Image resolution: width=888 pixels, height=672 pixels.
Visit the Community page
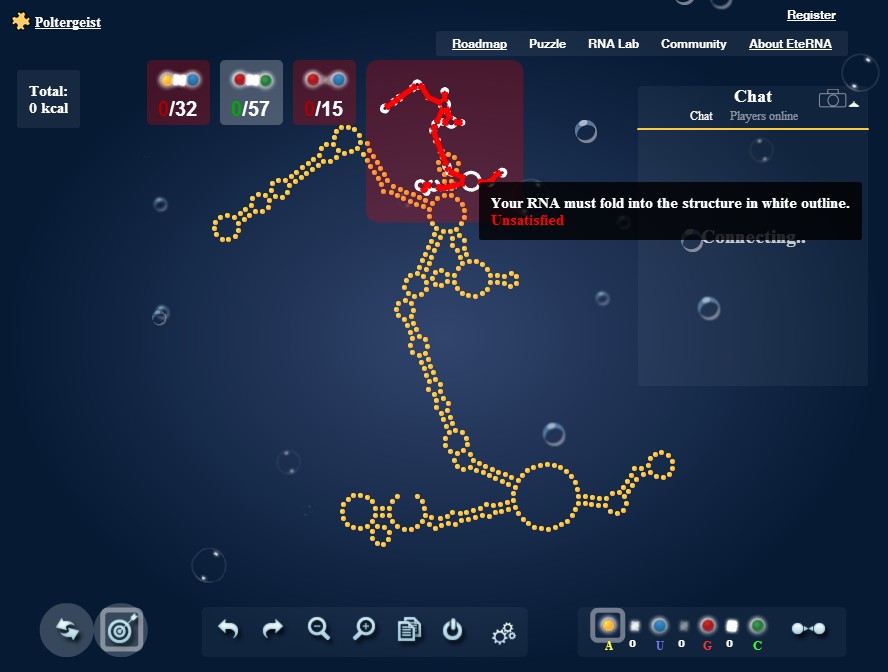(x=693, y=44)
